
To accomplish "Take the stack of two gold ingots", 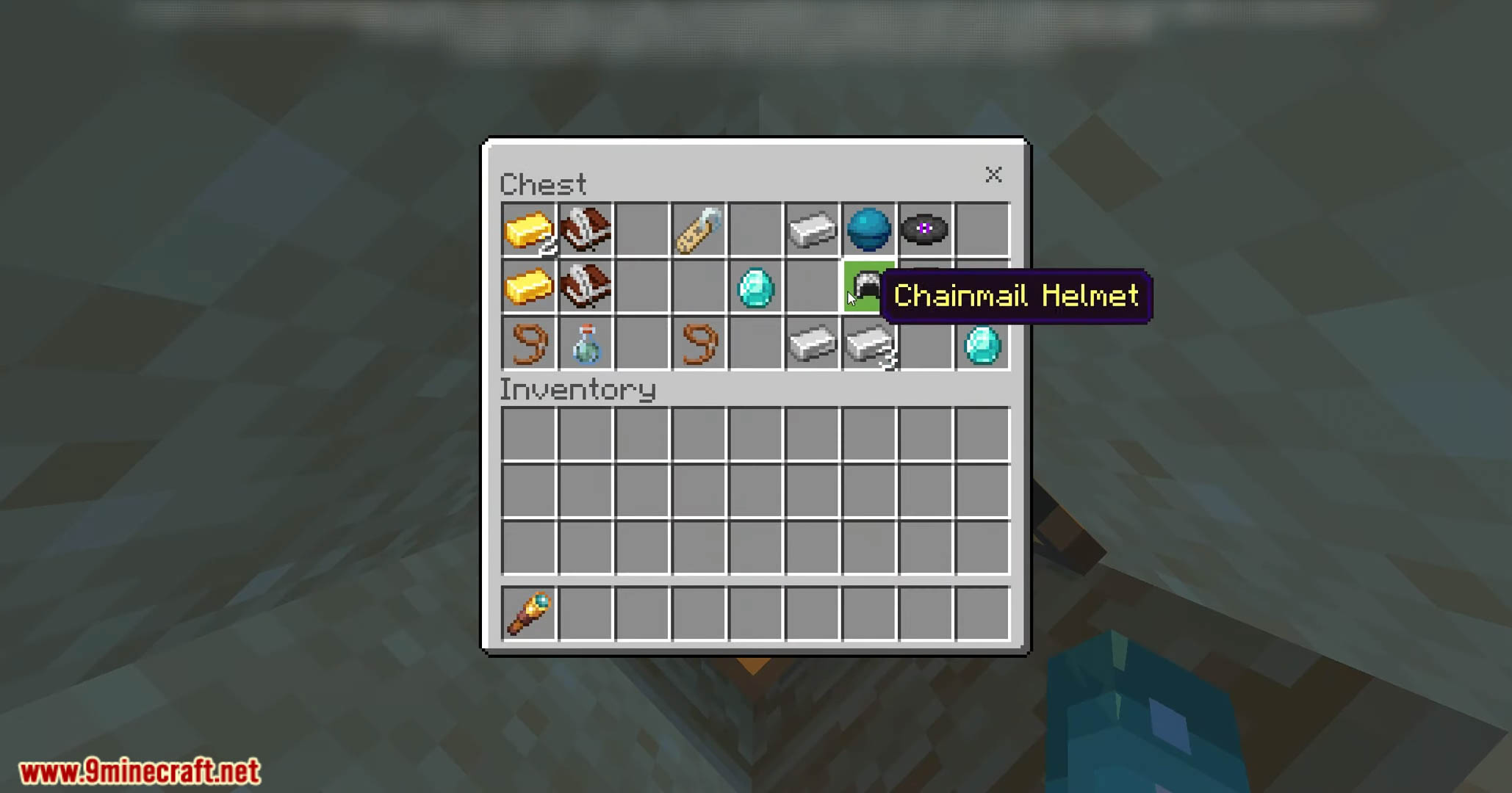I will (x=529, y=231).
